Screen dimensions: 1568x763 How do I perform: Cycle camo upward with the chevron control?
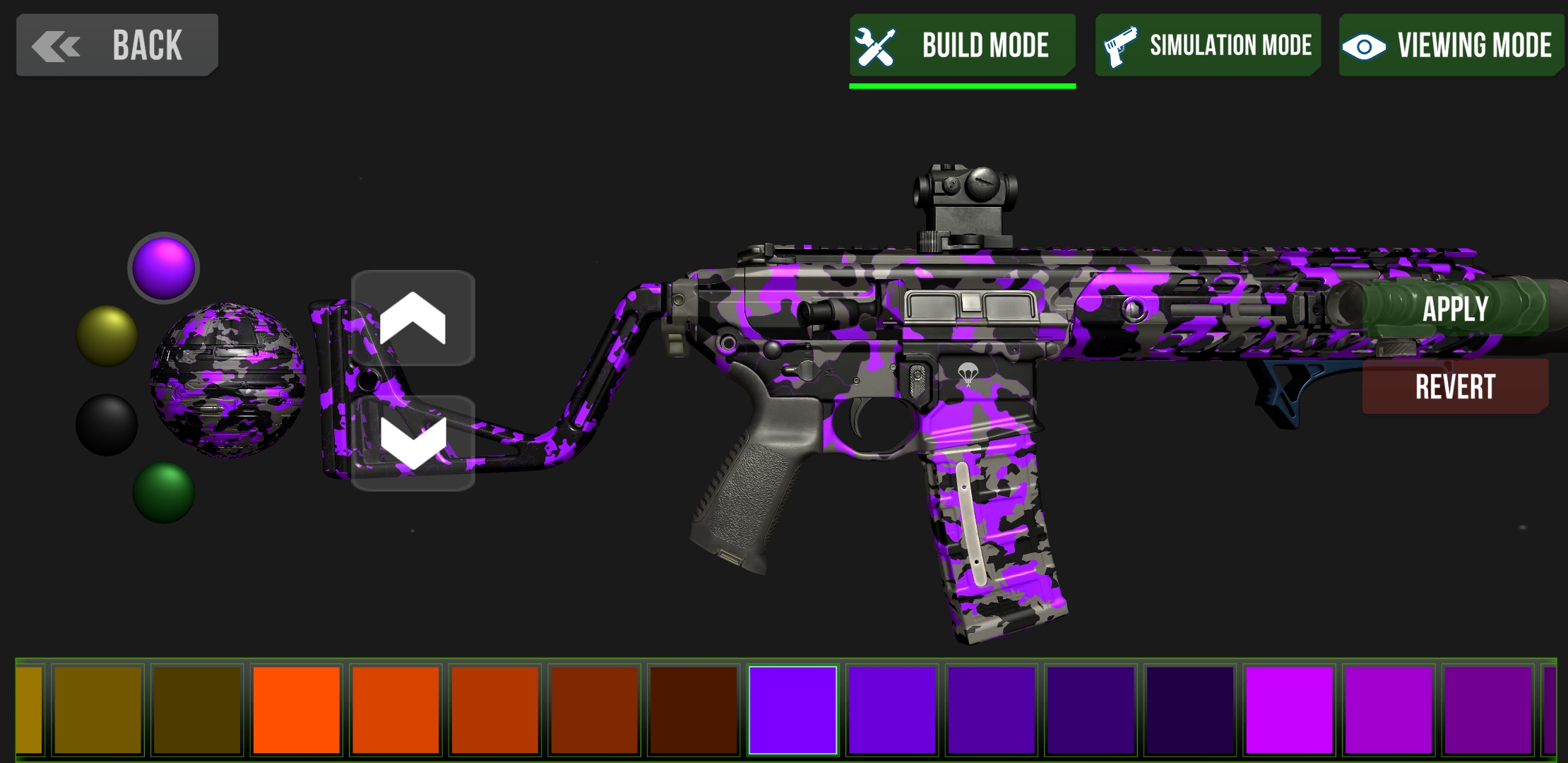pos(413,318)
